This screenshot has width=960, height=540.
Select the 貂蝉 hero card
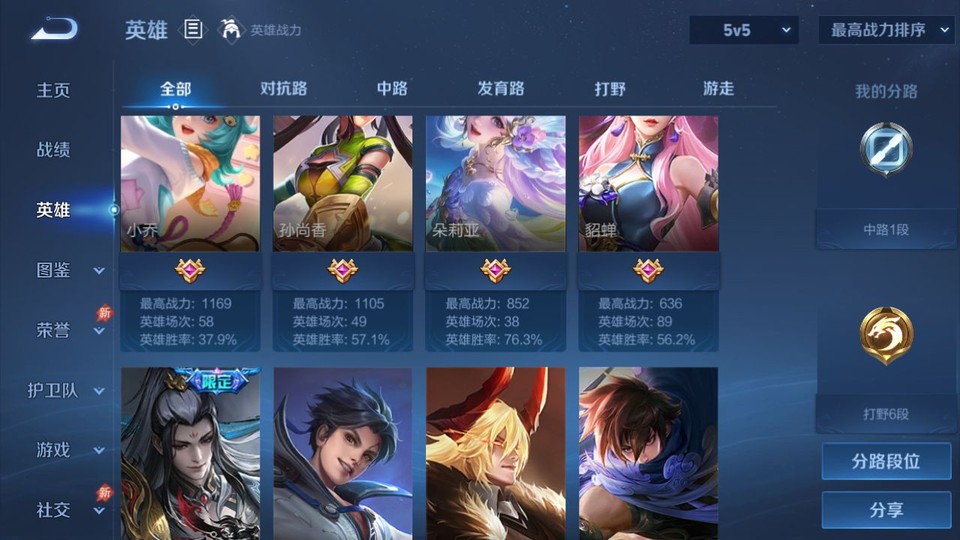648,183
